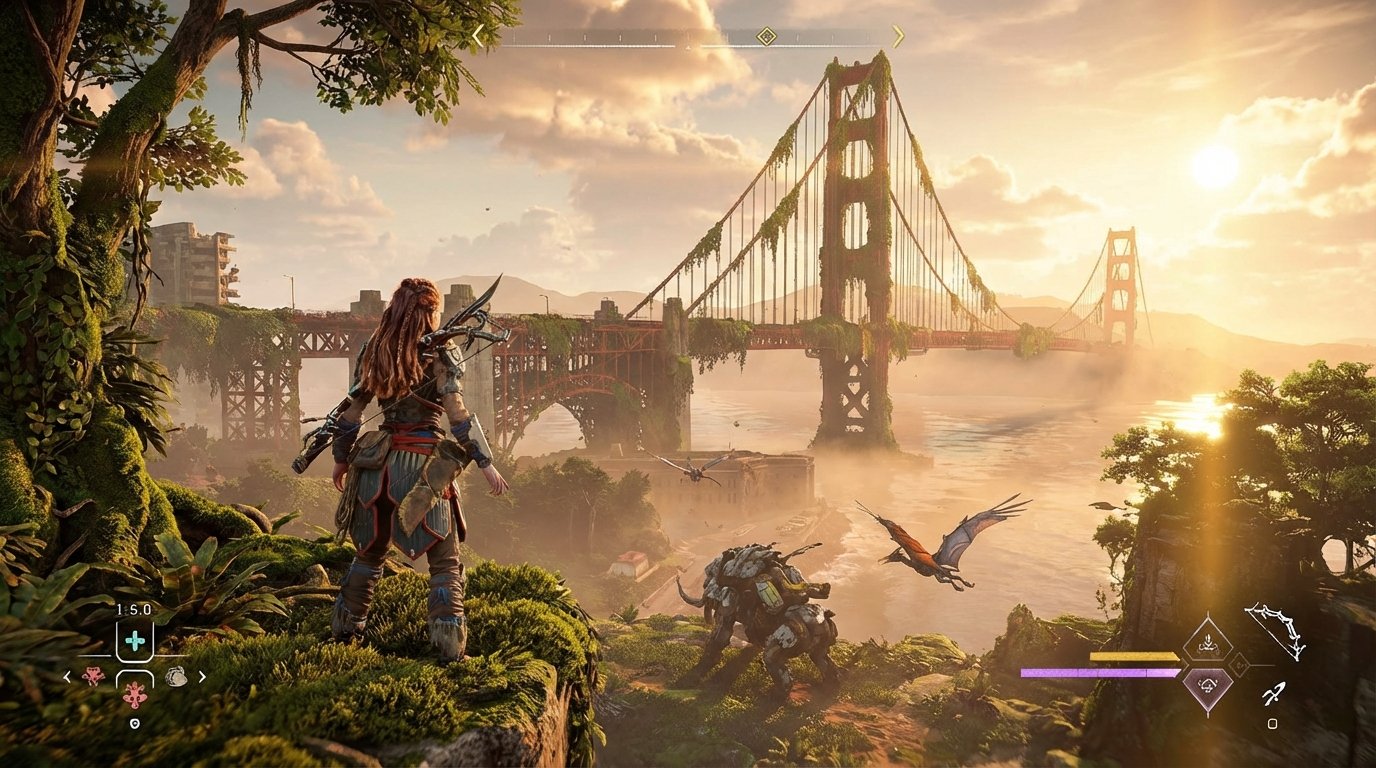Select the bow weapon icon in the bottom-right HUD

[x=1275, y=629]
